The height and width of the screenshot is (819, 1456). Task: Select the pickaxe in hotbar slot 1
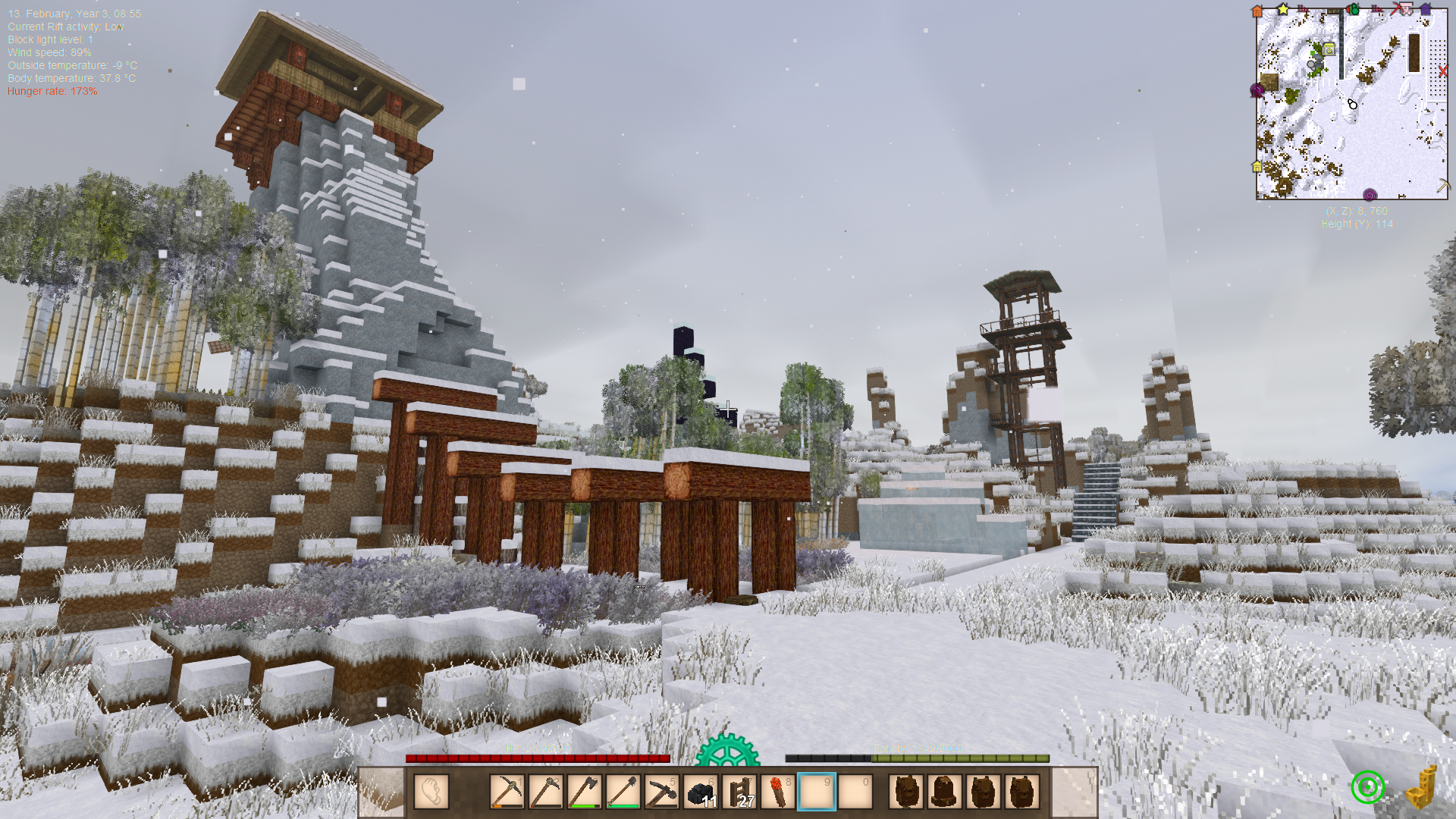[x=507, y=792]
